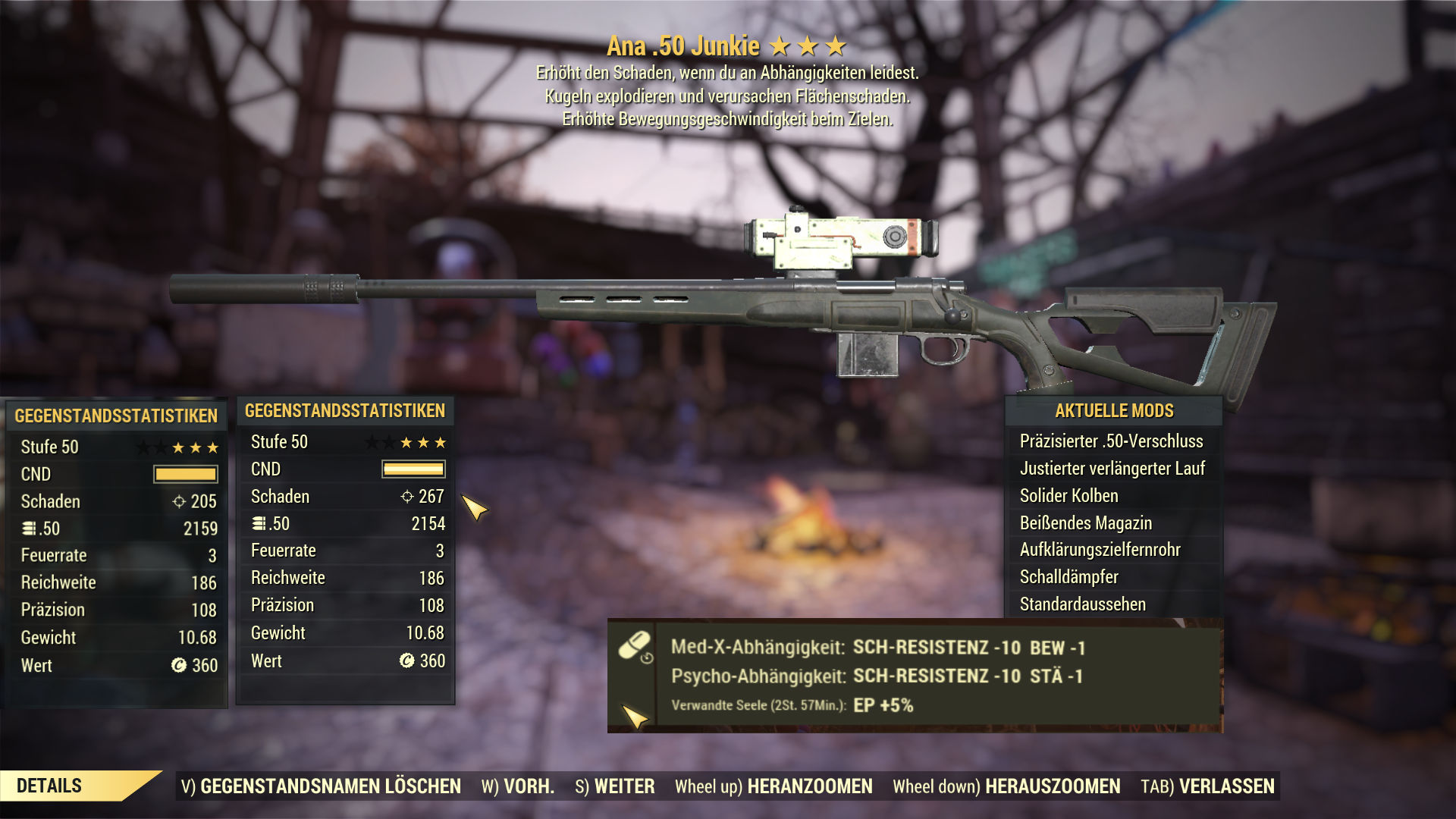
Task: Choose the Solider Kolben mod entry
Action: (x=1068, y=496)
